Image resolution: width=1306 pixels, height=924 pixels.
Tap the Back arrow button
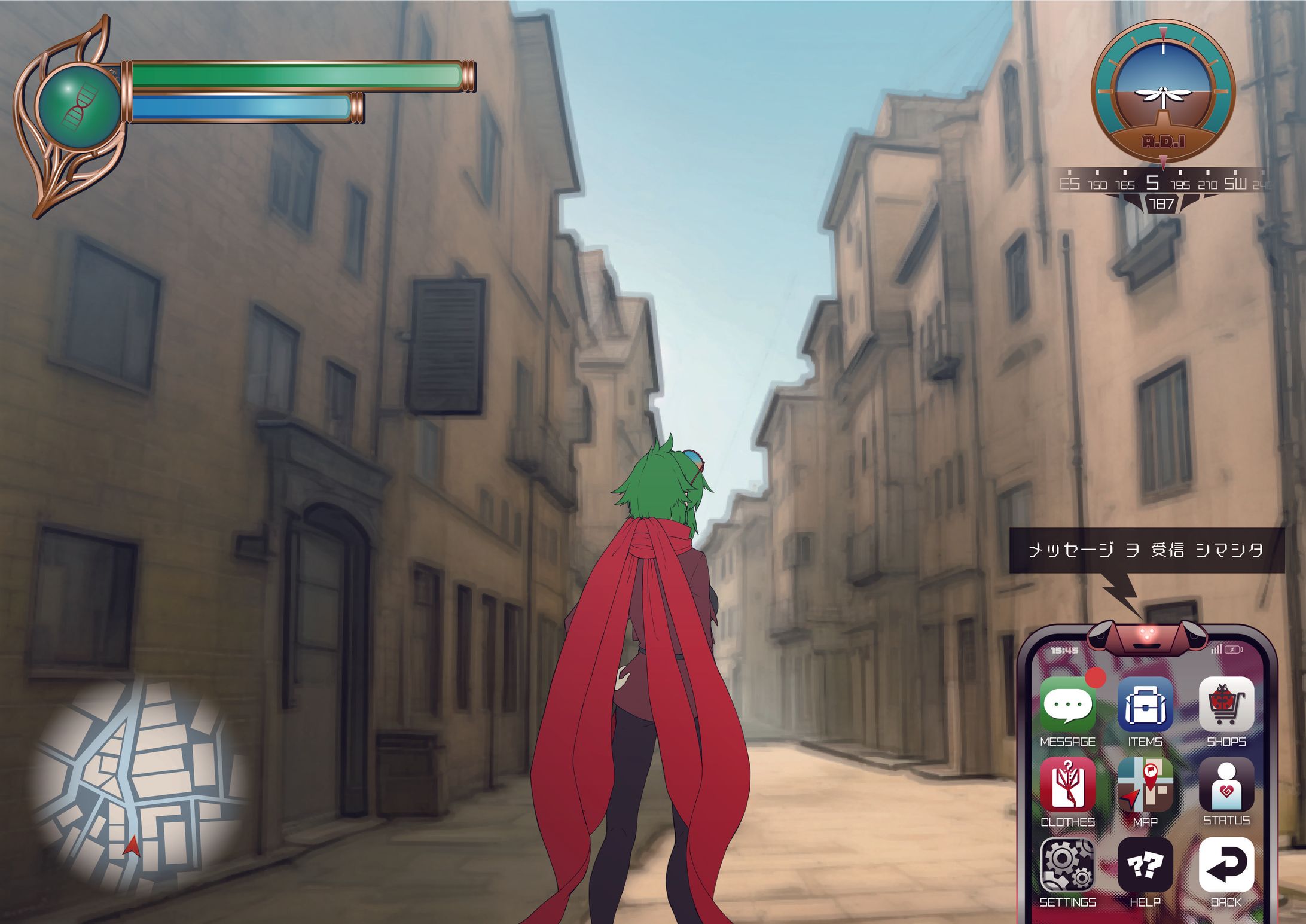1226,865
